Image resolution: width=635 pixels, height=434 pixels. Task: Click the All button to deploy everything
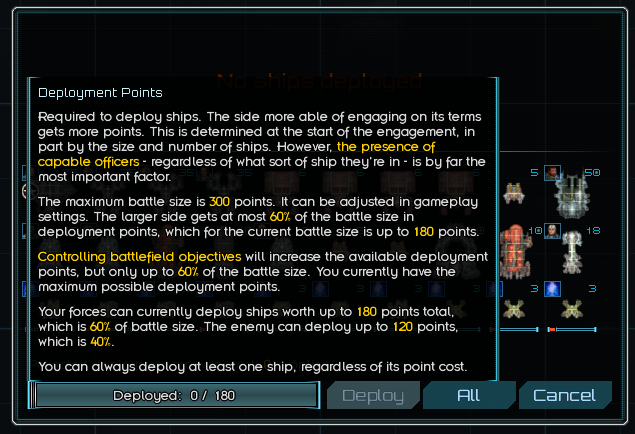[469, 395]
